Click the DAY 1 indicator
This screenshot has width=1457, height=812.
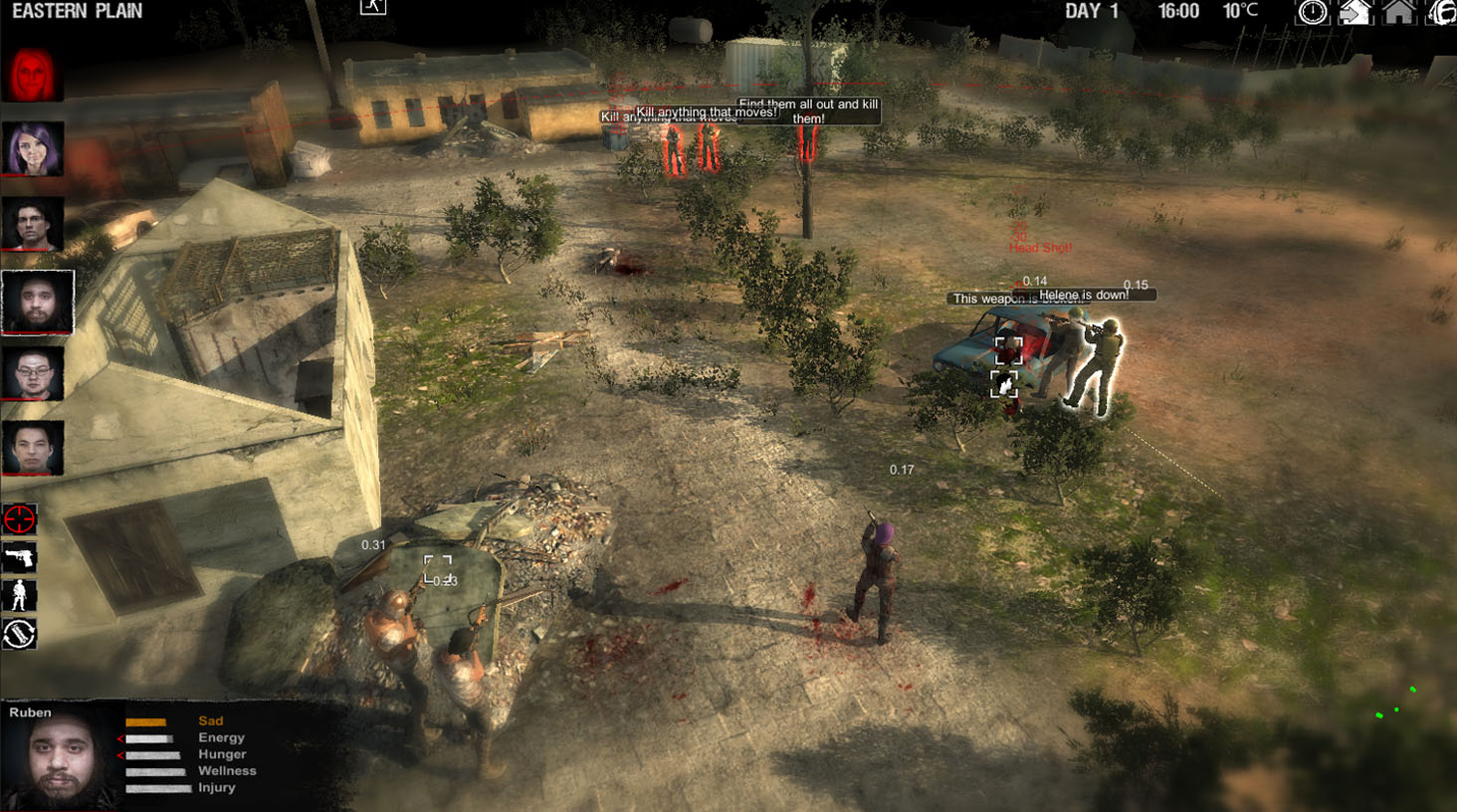(1091, 12)
